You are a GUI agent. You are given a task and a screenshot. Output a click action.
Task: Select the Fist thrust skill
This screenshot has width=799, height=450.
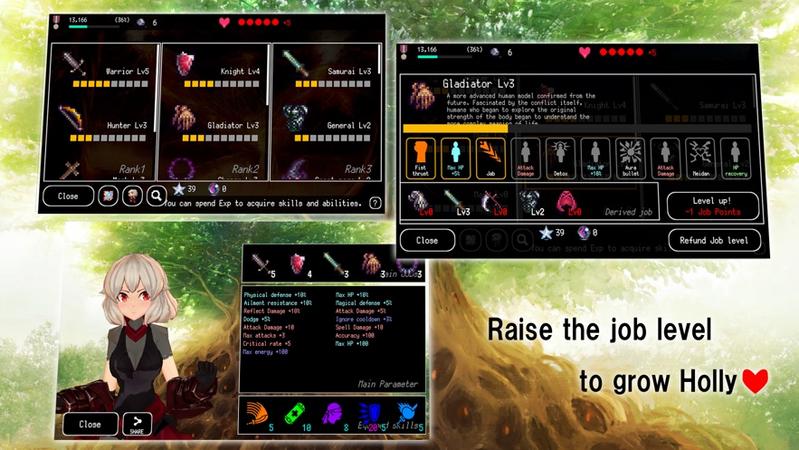420,159
